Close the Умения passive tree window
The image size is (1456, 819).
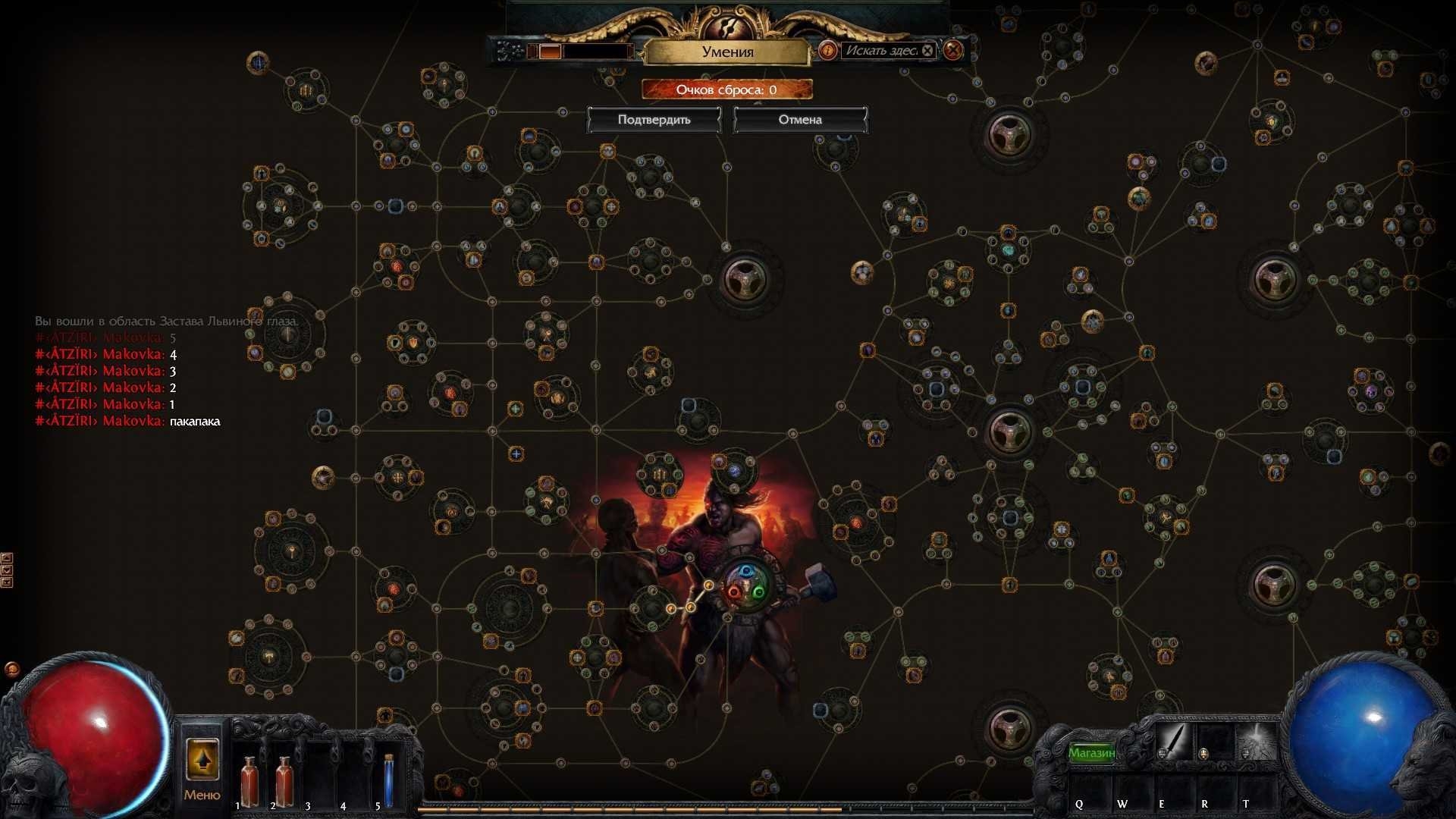(953, 51)
